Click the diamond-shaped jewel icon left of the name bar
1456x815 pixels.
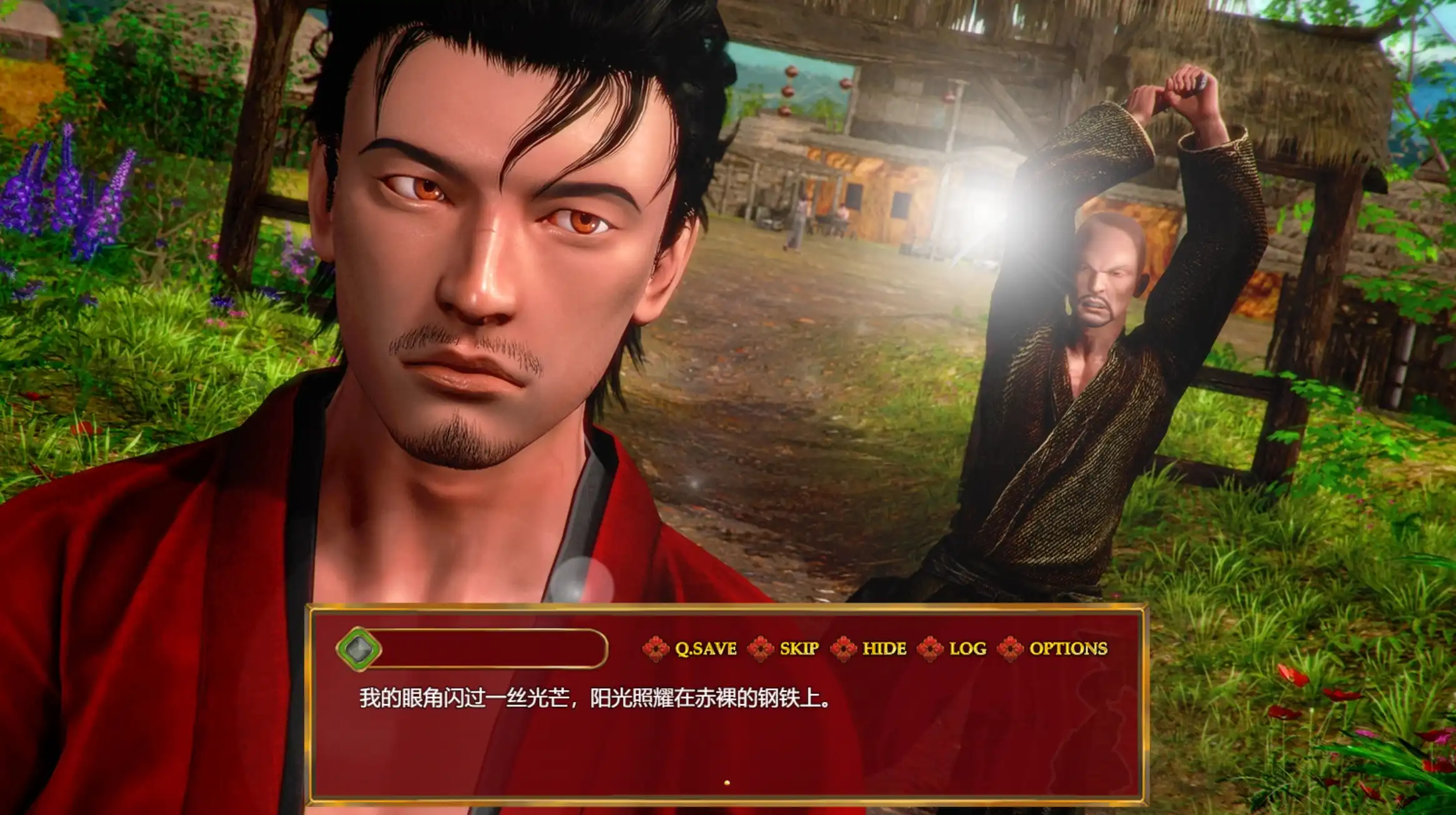(x=359, y=650)
